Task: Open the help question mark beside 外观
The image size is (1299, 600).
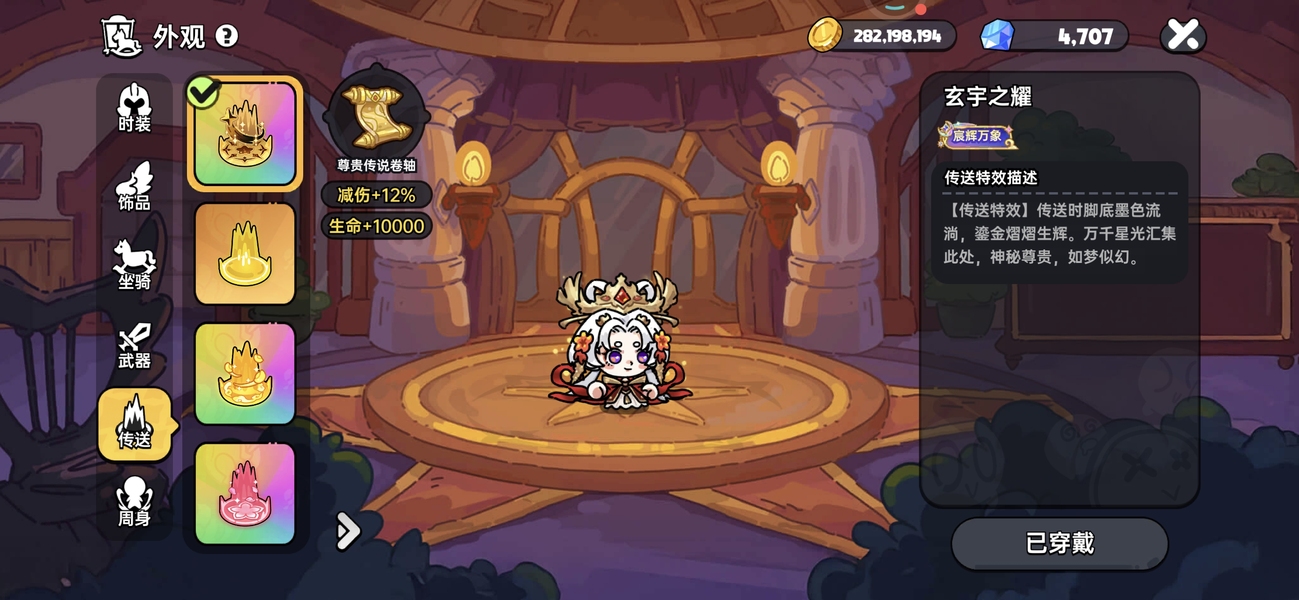Action: tap(227, 37)
